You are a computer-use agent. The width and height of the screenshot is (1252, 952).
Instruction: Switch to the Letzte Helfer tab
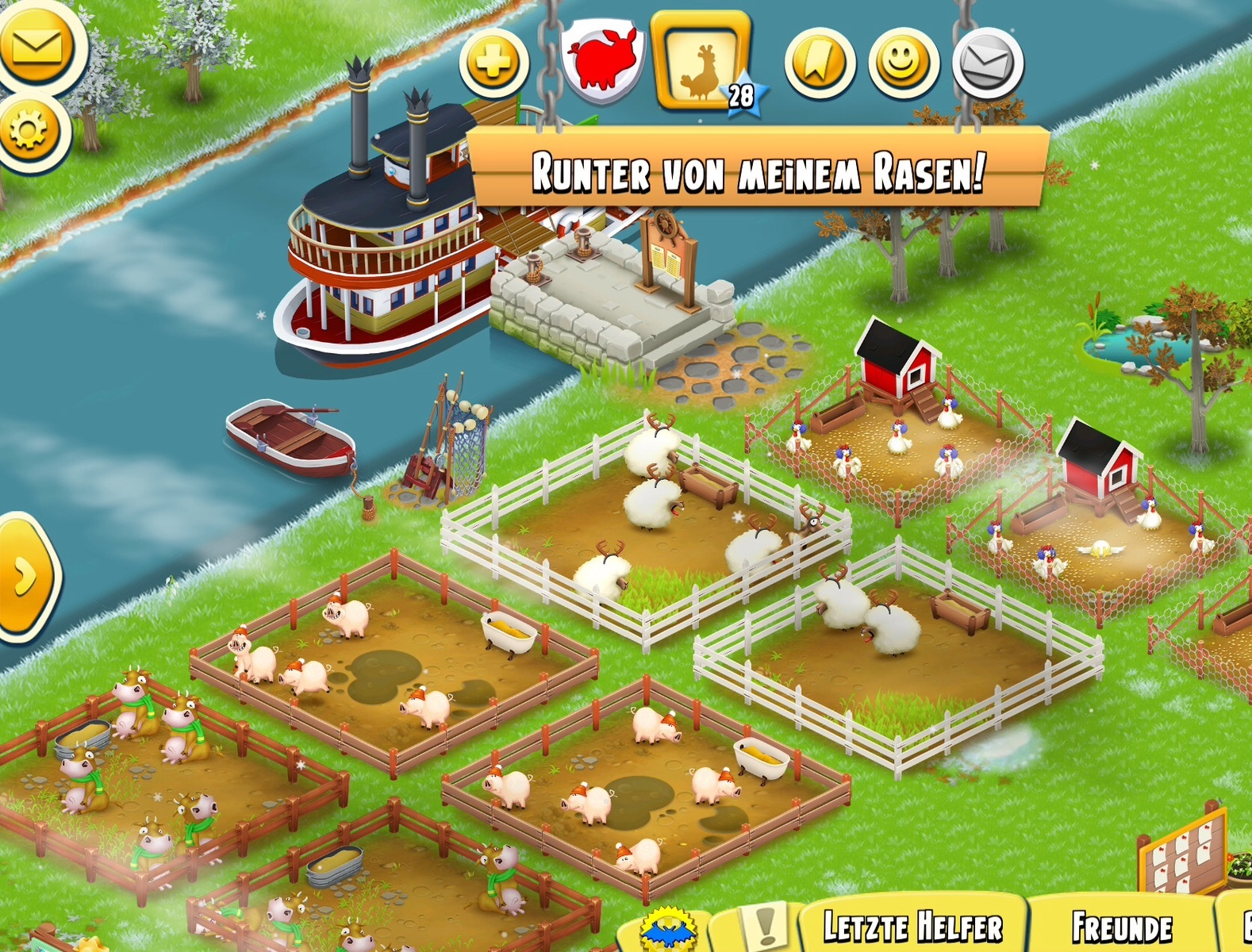(912, 927)
